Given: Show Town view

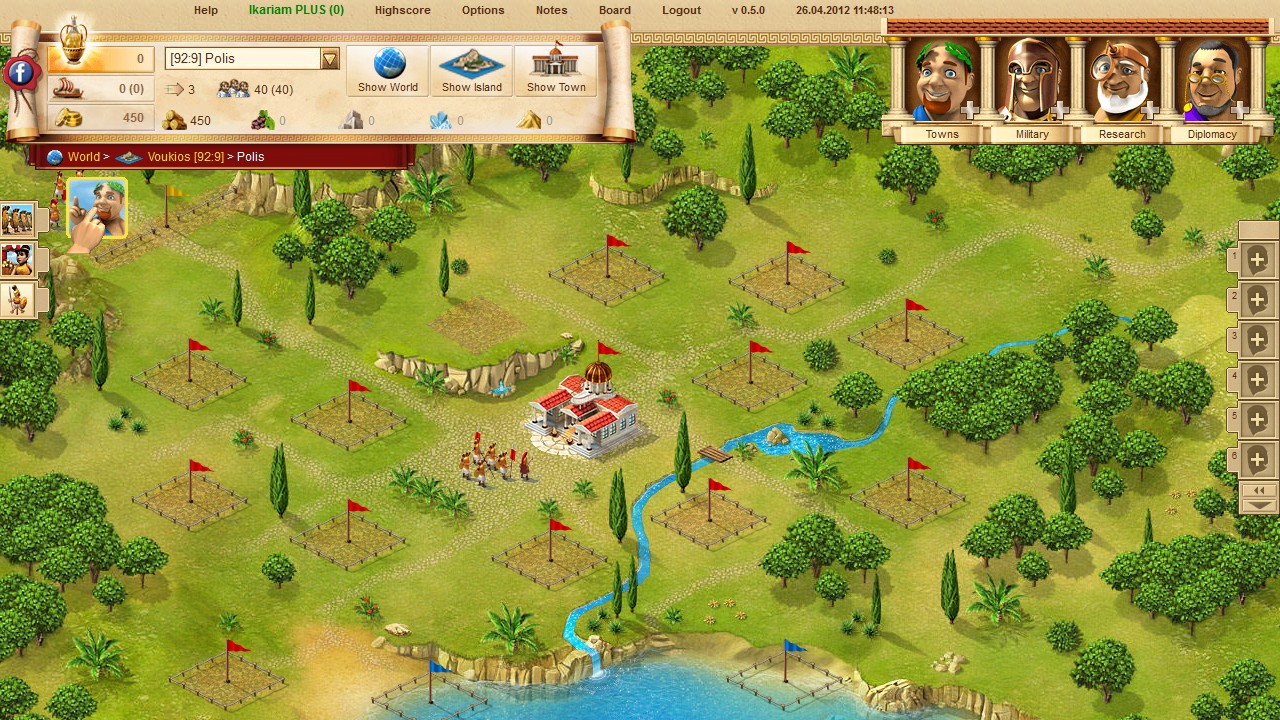Looking at the screenshot, I should point(556,70).
